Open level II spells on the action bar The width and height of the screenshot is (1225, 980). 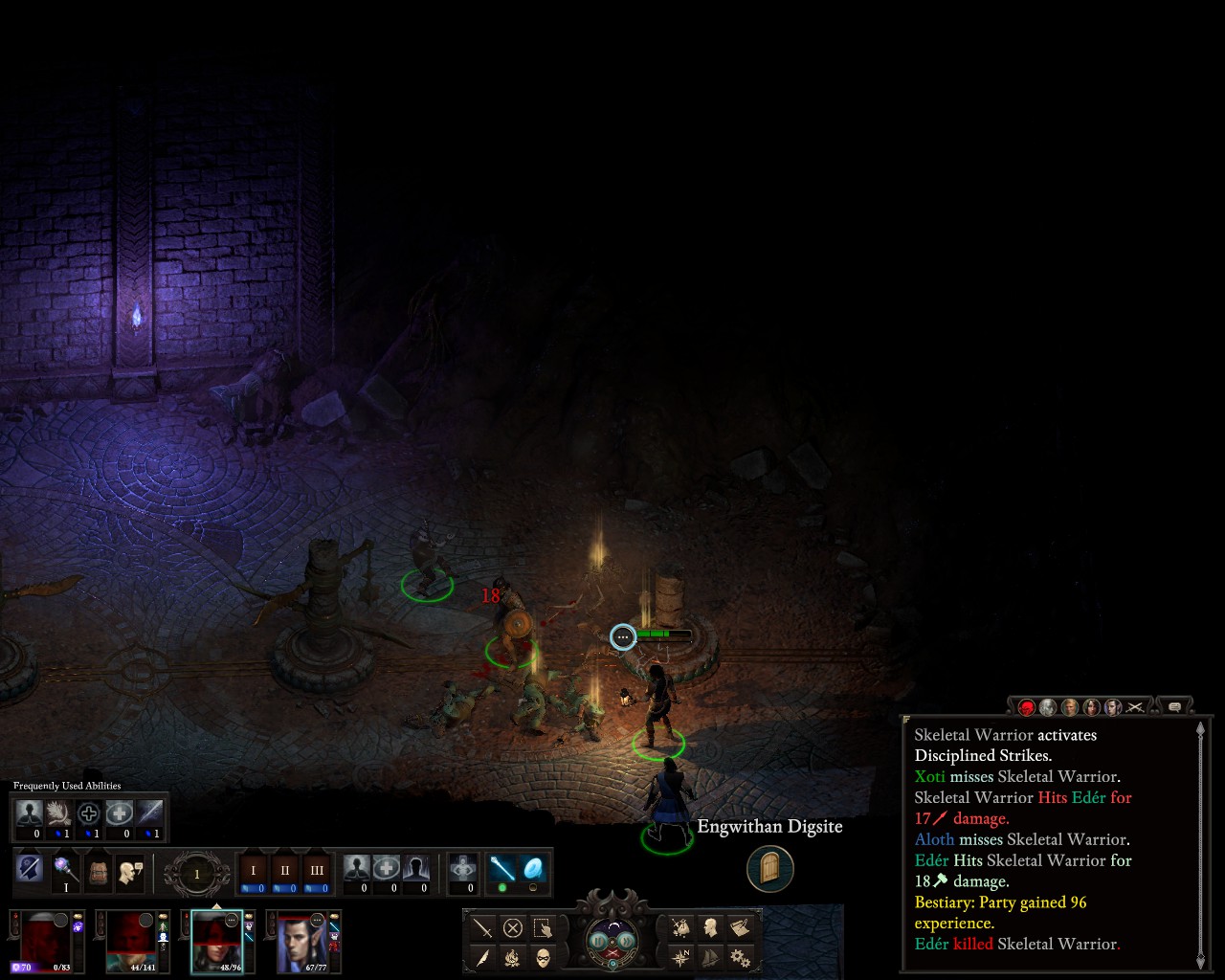[x=284, y=871]
